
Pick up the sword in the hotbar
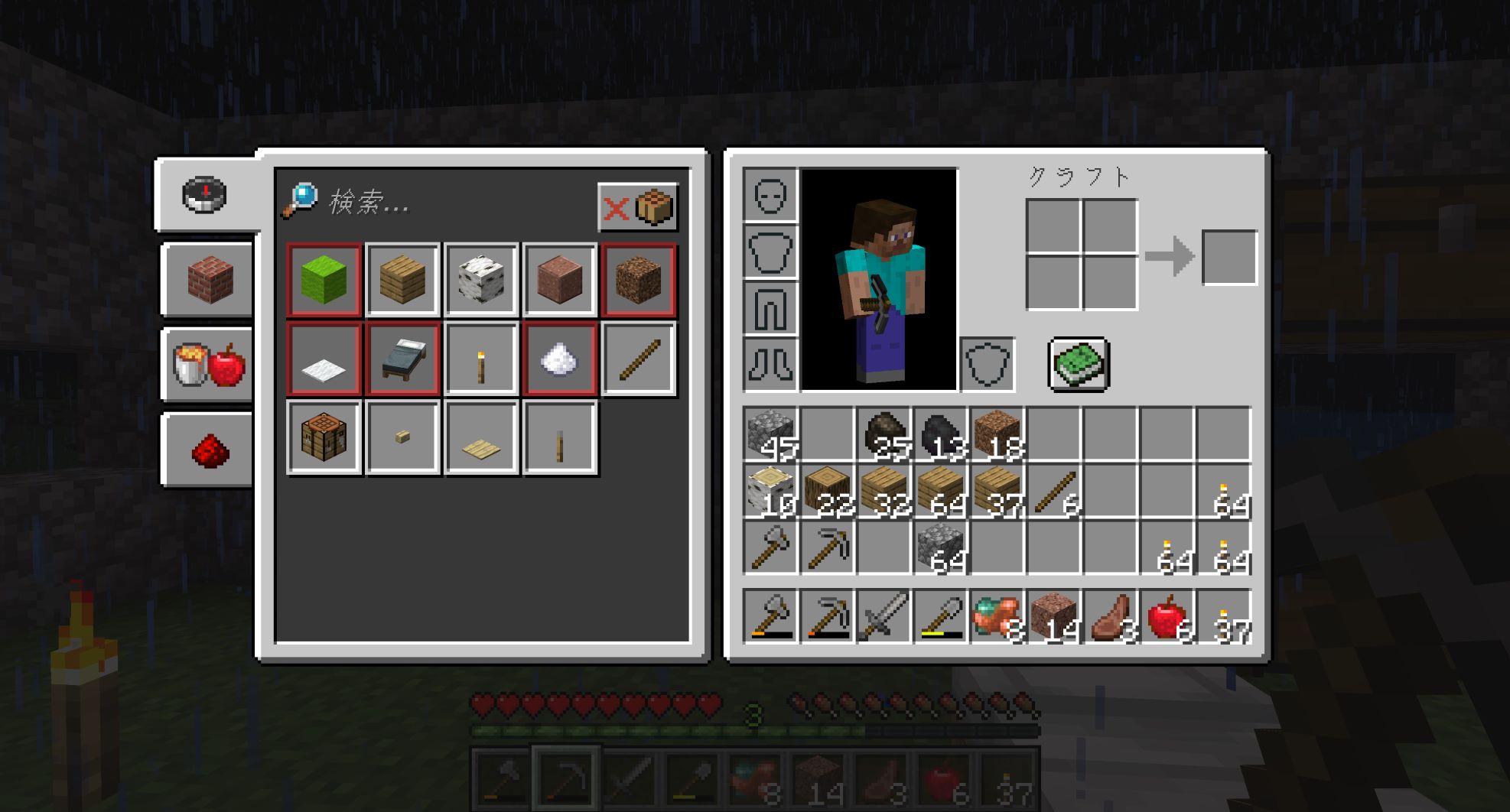point(884,616)
